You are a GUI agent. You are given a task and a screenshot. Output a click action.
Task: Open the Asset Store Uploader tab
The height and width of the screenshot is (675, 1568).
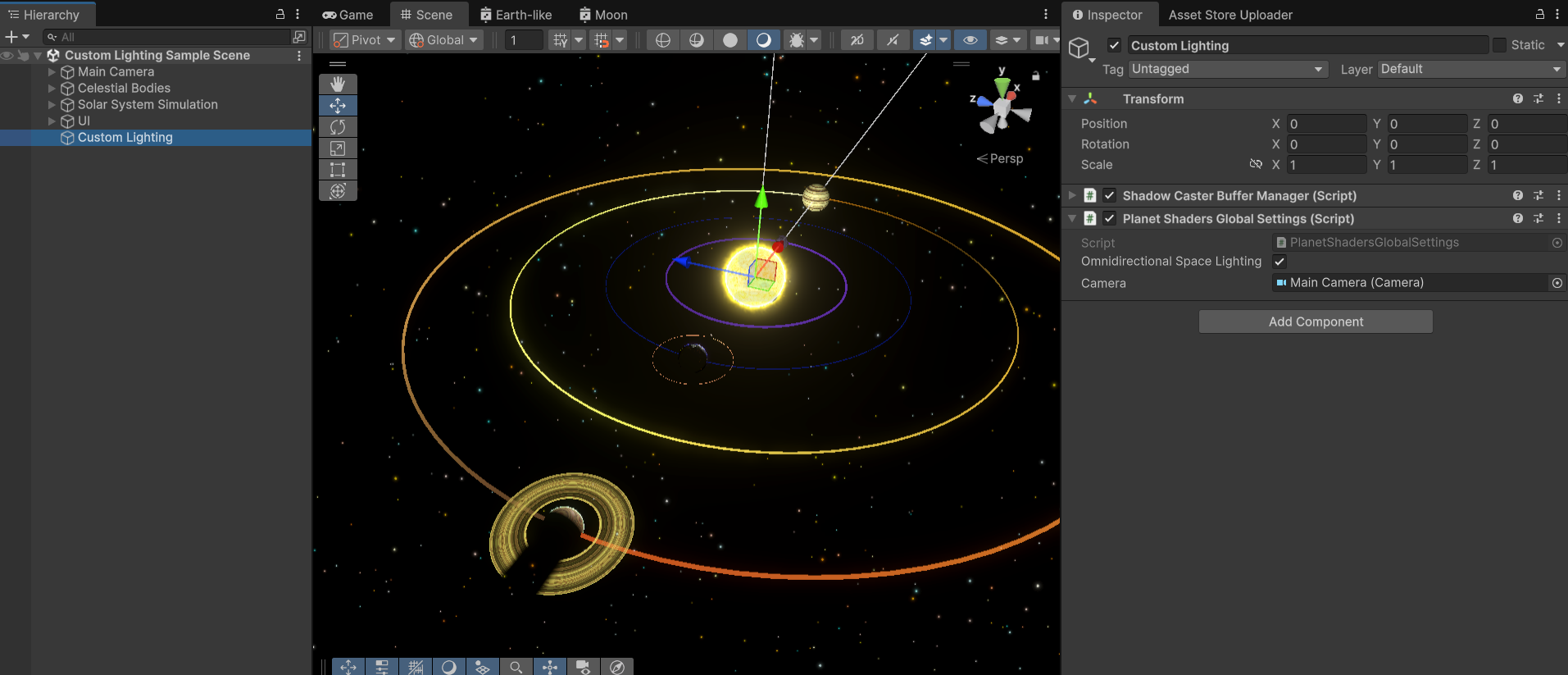click(x=1229, y=15)
